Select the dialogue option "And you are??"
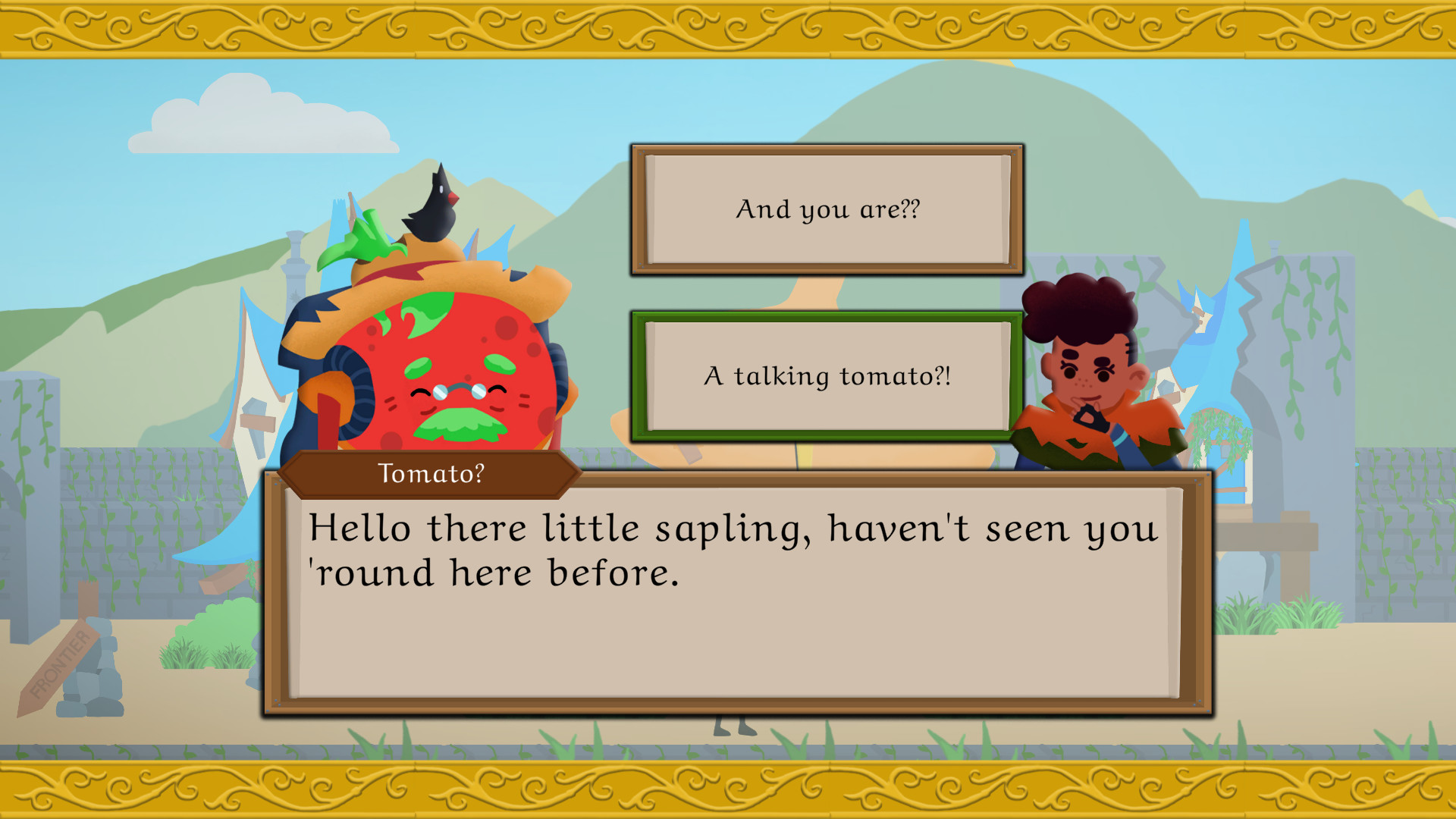Image resolution: width=1456 pixels, height=819 pixels. (x=827, y=209)
